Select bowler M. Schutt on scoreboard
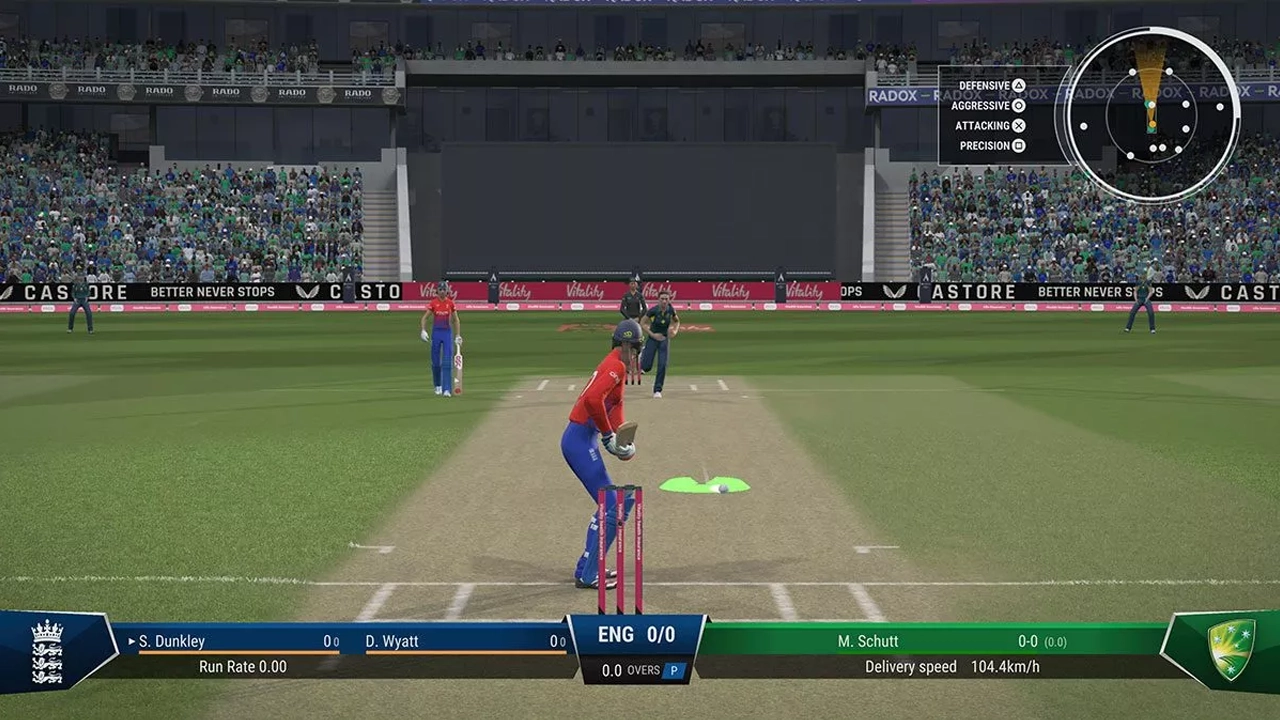The width and height of the screenshot is (1280, 720). pos(868,641)
